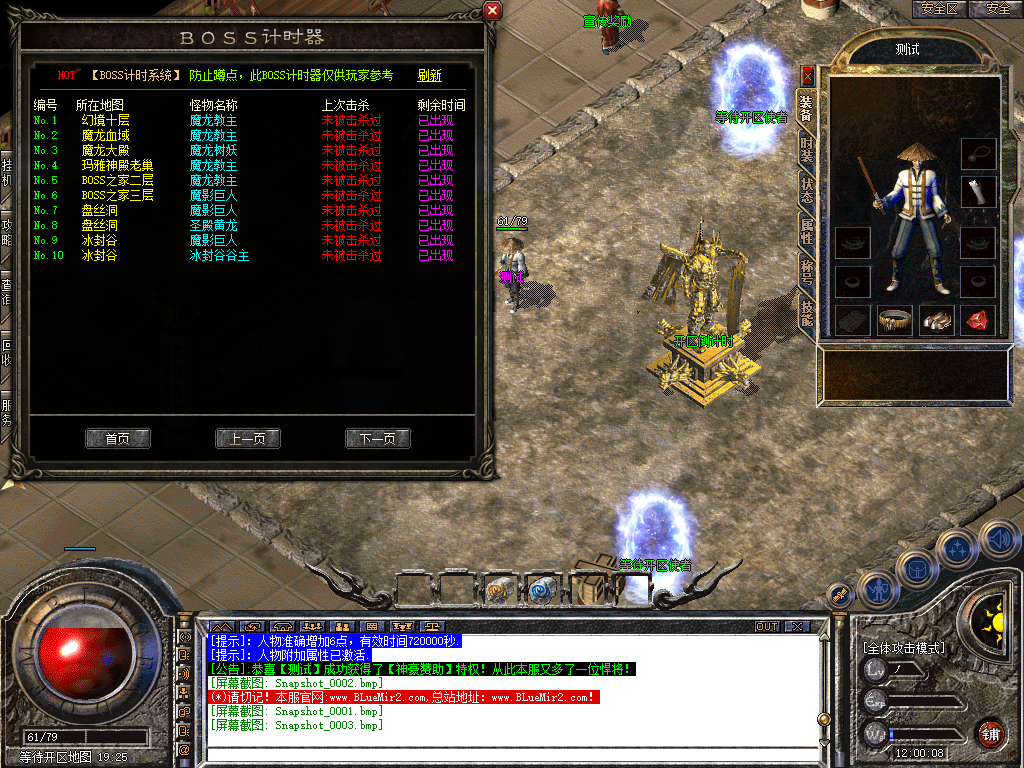Open the 状态 status tab
The height and width of the screenshot is (768, 1024).
pyautogui.click(x=806, y=190)
